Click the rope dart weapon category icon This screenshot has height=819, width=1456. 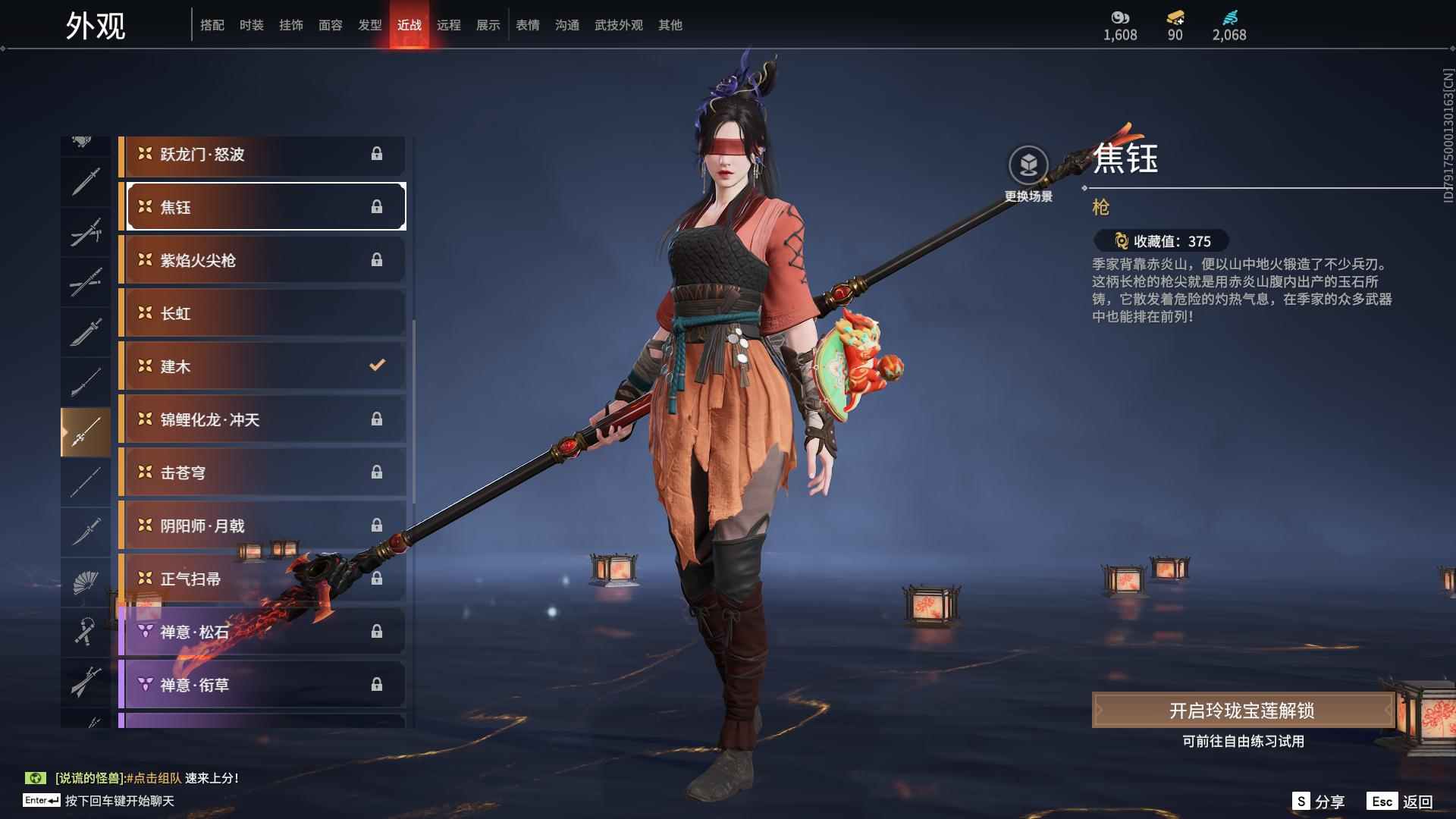click(86, 632)
